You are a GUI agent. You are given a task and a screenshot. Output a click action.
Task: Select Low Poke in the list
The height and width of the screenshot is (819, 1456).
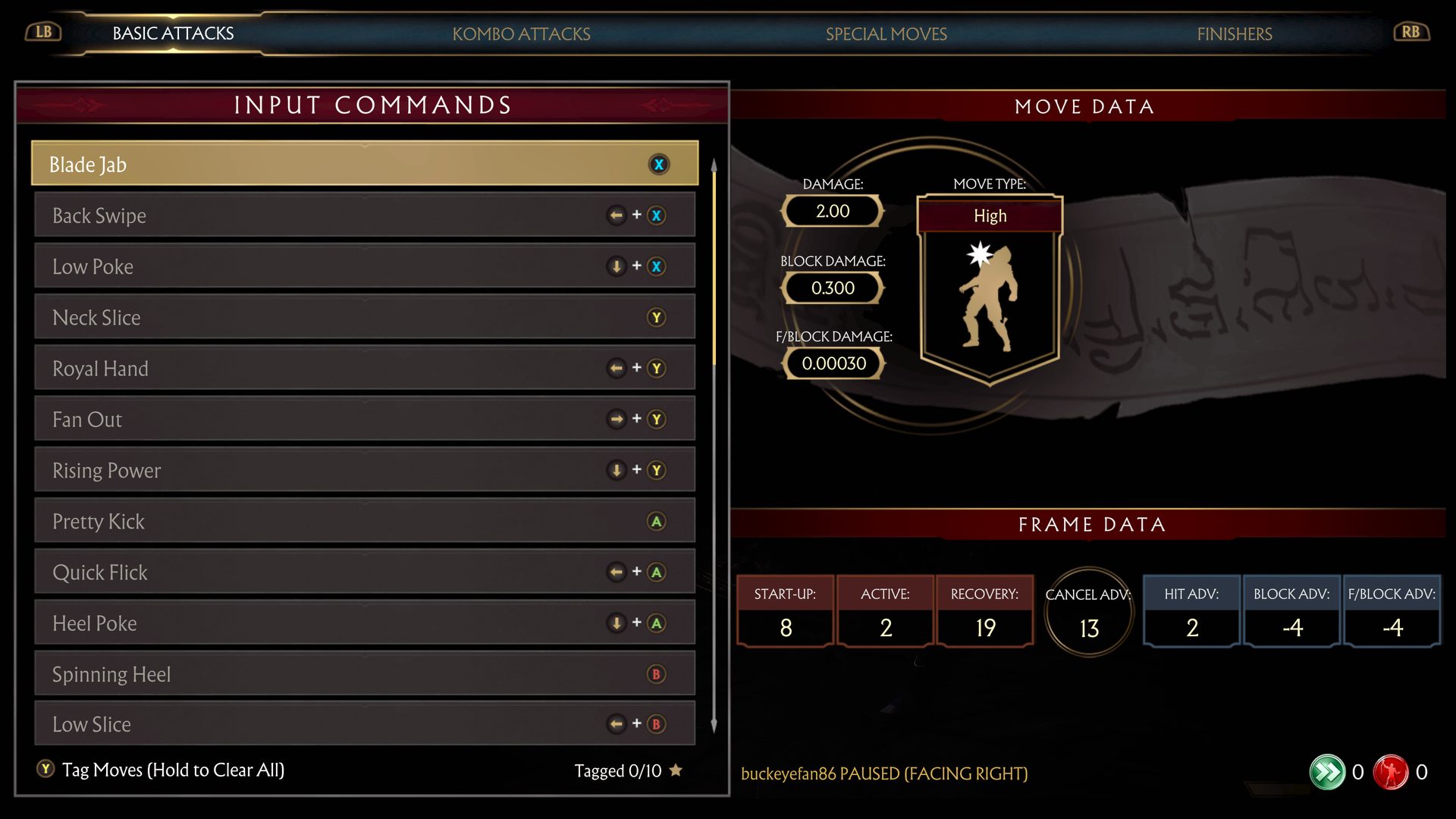[x=364, y=266]
